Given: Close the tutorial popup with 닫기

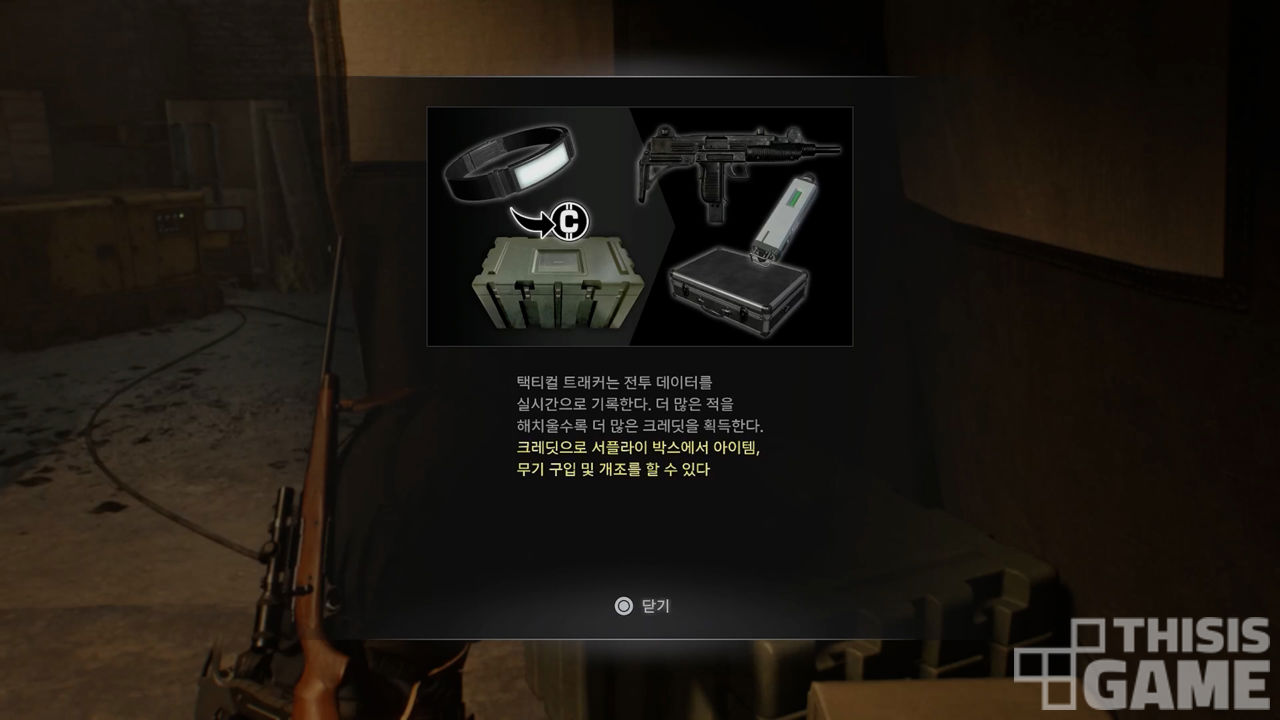Looking at the screenshot, I should [642, 606].
